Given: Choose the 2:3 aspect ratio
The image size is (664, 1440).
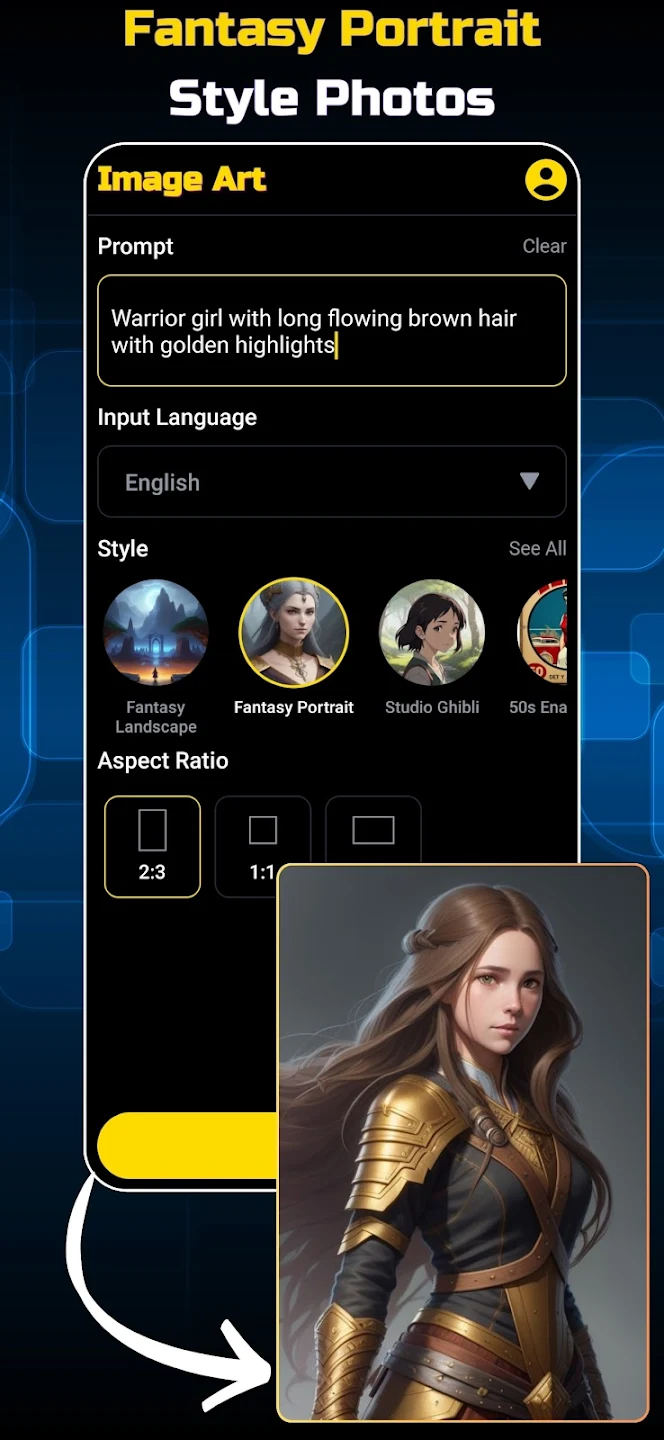Looking at the screenshot, I should [152, 846].
